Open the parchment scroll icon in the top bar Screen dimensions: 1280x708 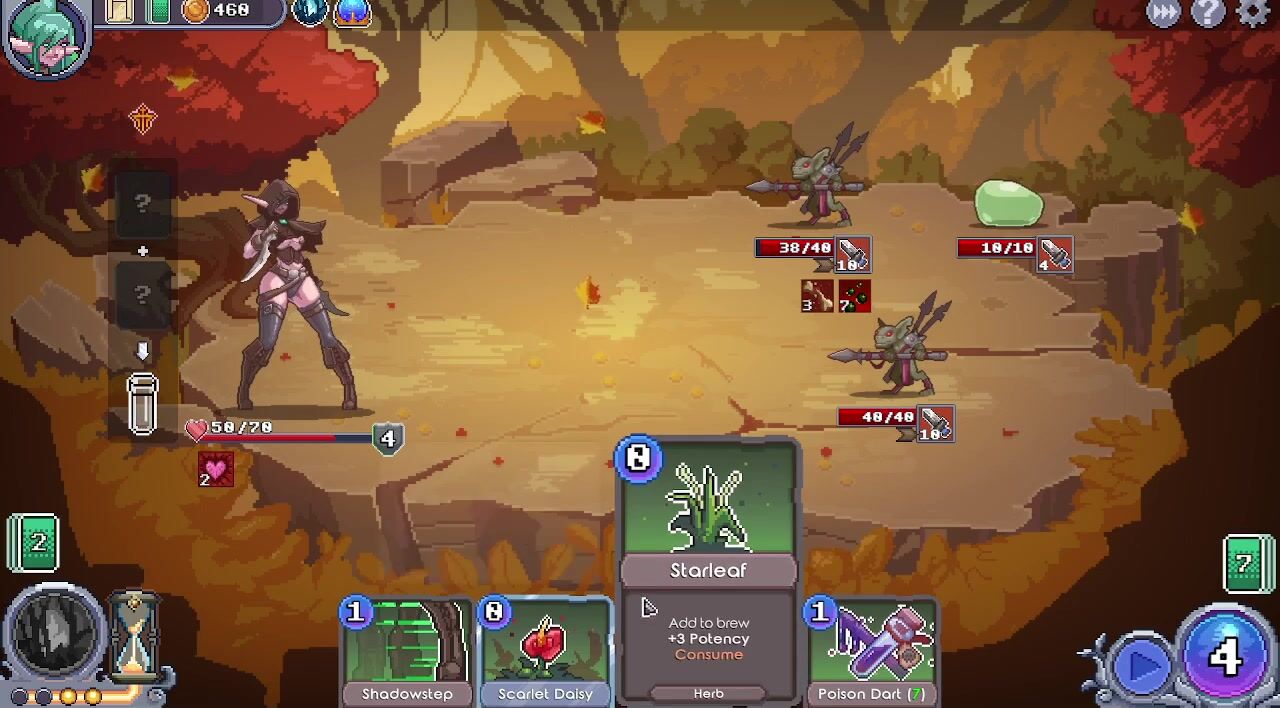119,11
